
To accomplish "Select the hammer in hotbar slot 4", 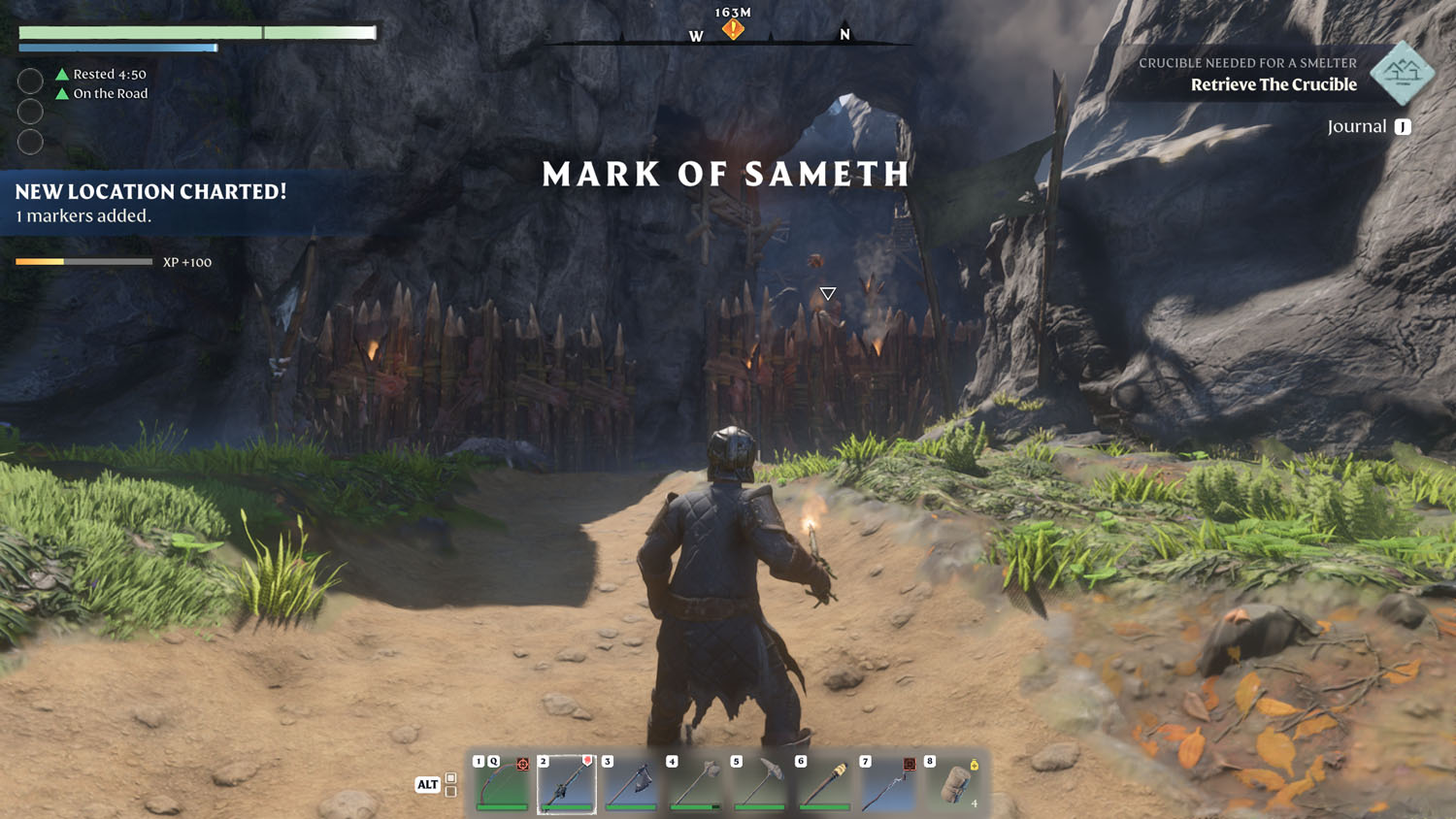I will coord(694,786).
